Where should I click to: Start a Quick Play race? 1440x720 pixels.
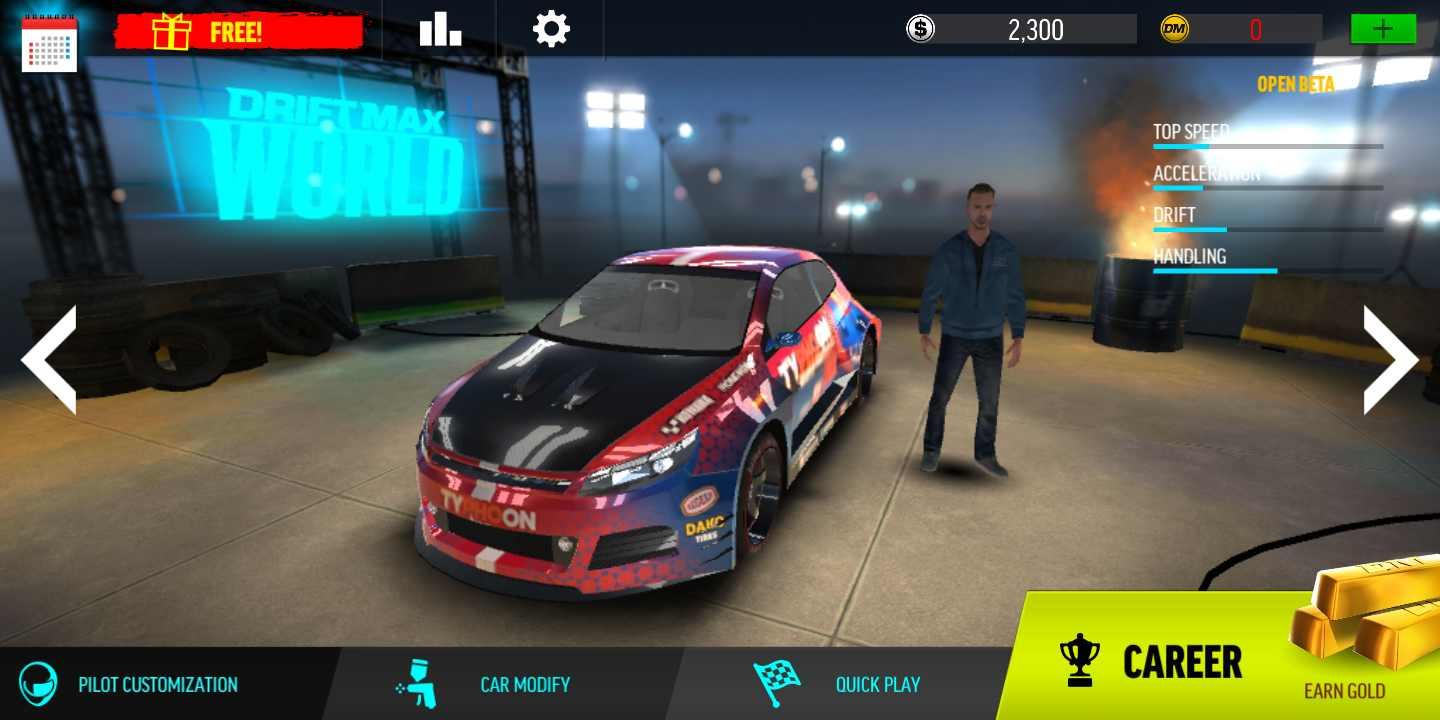[838, 685]
